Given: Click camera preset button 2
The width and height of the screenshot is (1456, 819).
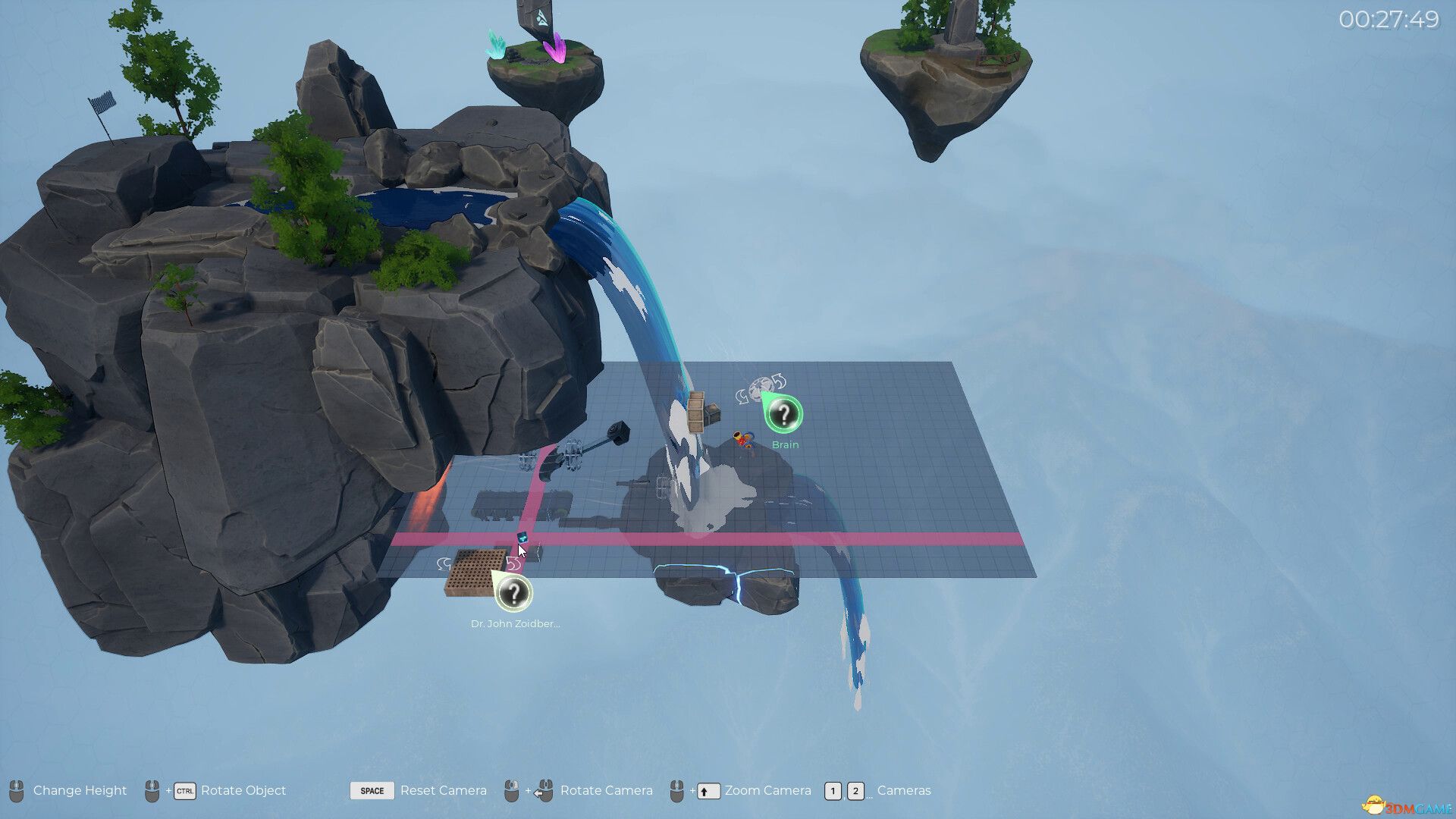Looking at the screenshot, I should [856, 791].
